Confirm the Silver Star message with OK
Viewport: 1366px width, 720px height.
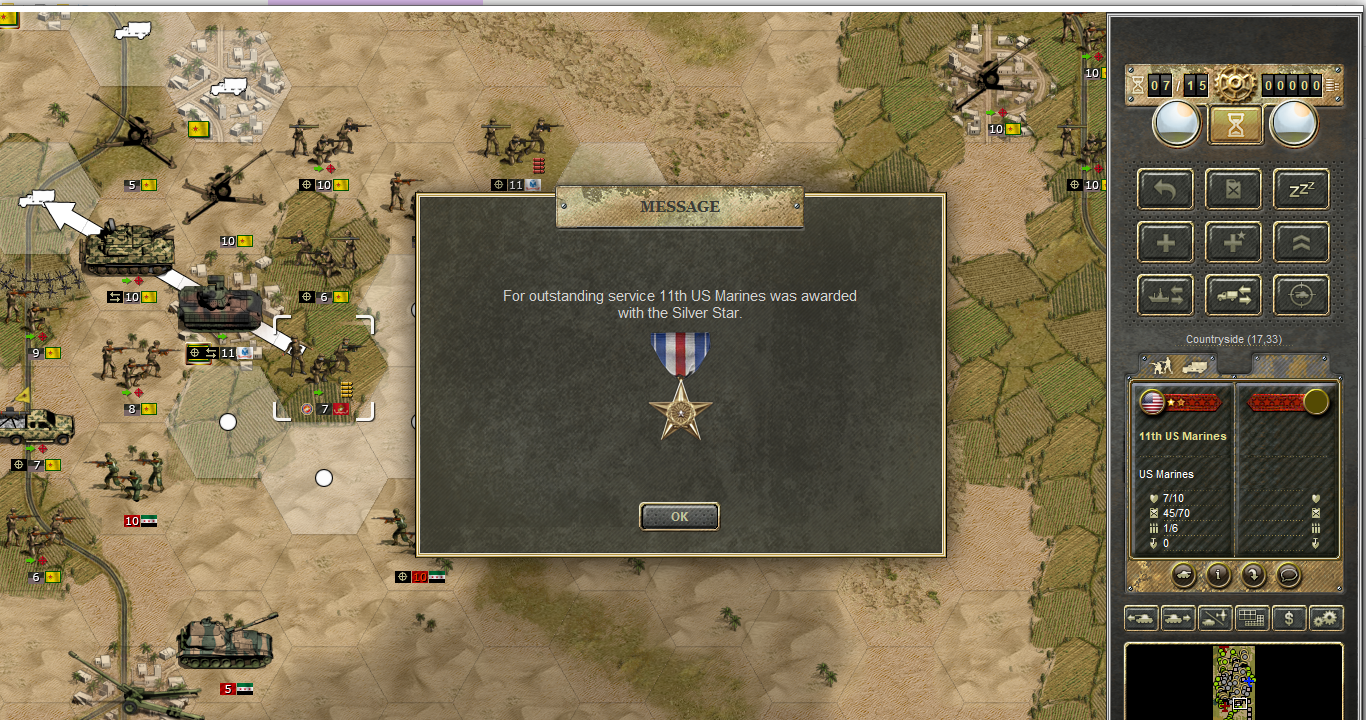pos(679,516)
